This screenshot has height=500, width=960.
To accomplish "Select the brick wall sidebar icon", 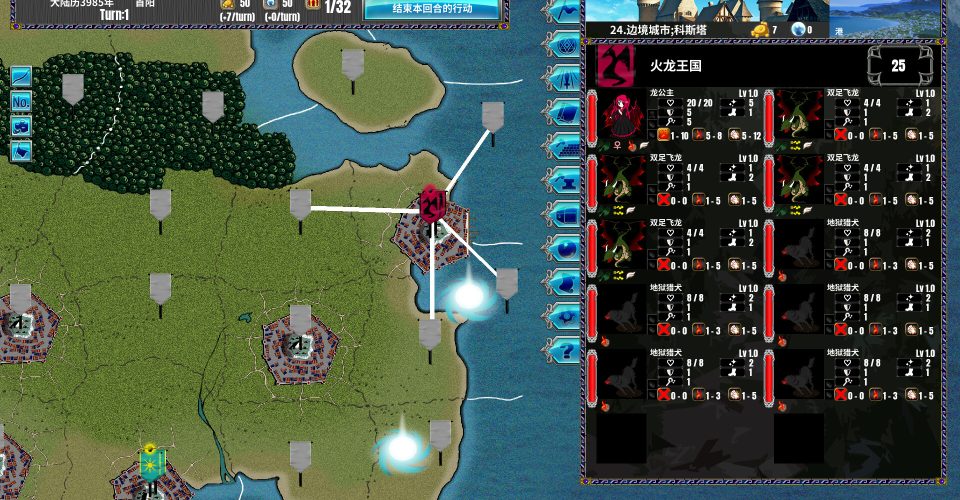I will coord(565,146).
